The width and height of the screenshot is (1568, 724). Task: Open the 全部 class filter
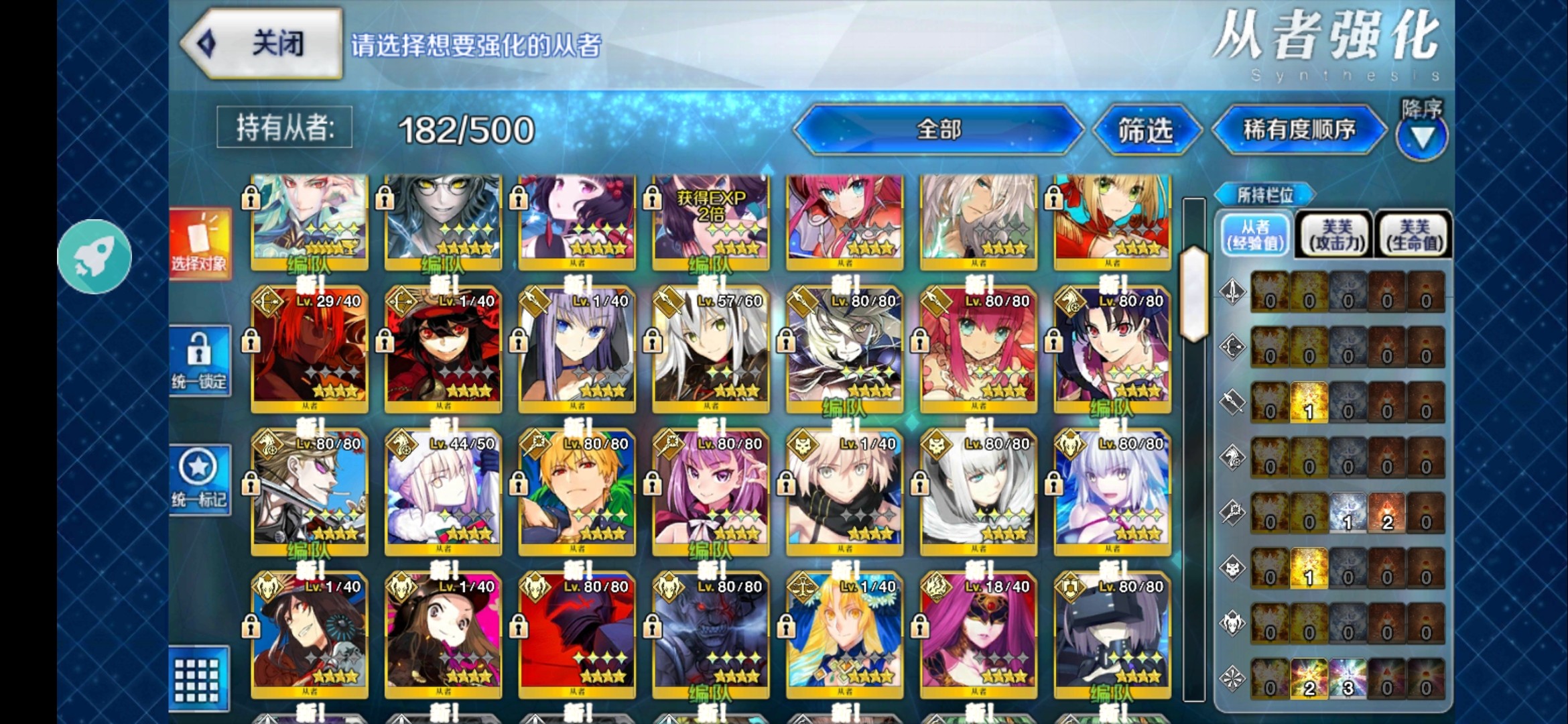[938, 129]
